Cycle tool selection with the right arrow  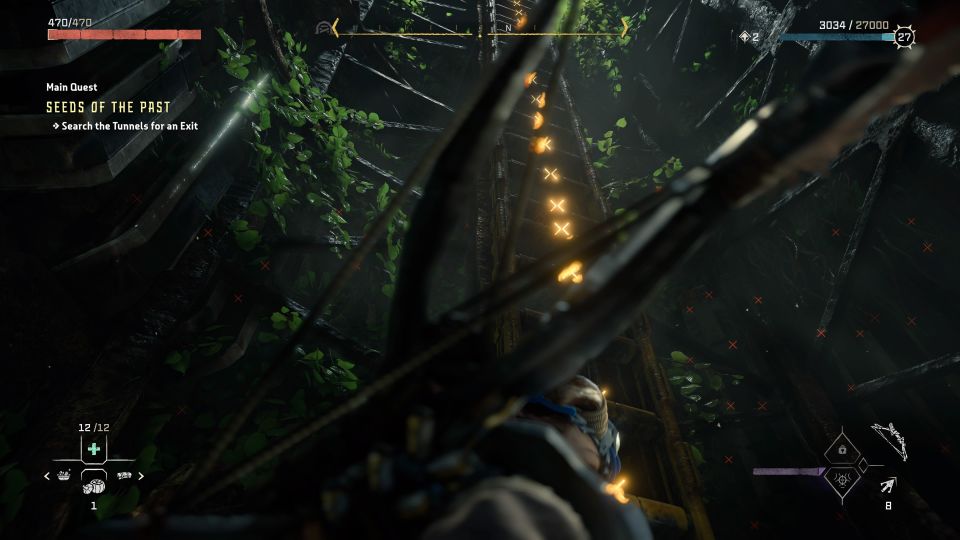coord(141,476)
